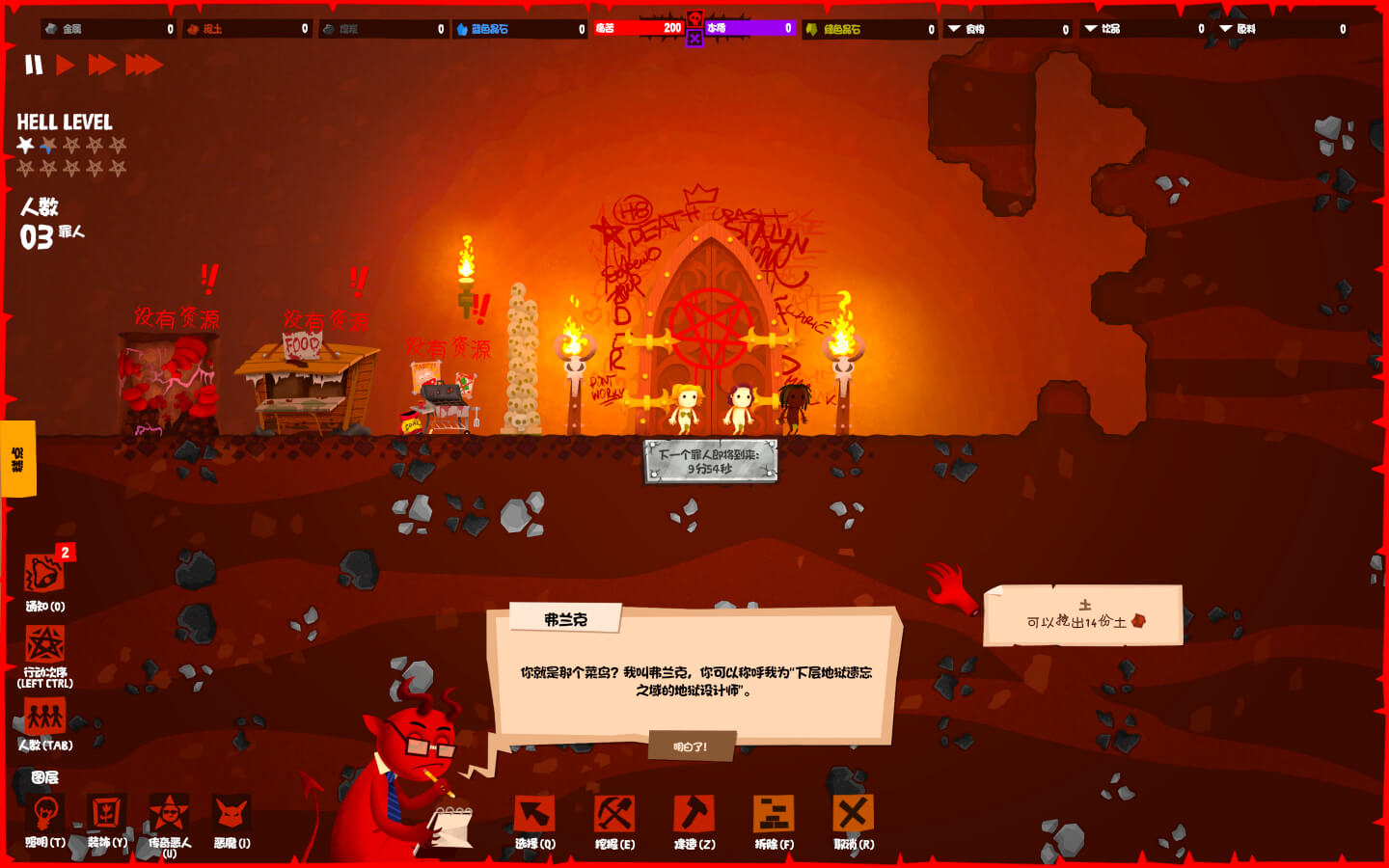The height and width of the screenshot is (868, 1389).
Task: Open the 行动次序 pentagram icon
Action: (x=44, y=644)
